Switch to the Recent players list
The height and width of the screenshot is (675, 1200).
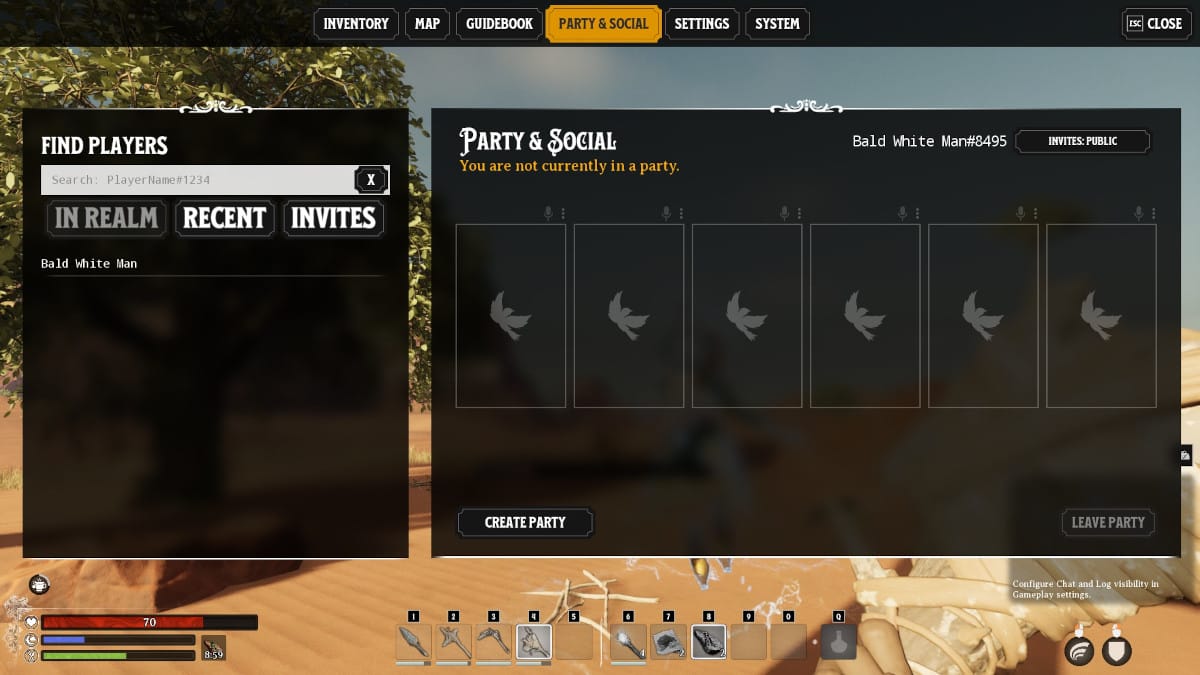[224, 218]
